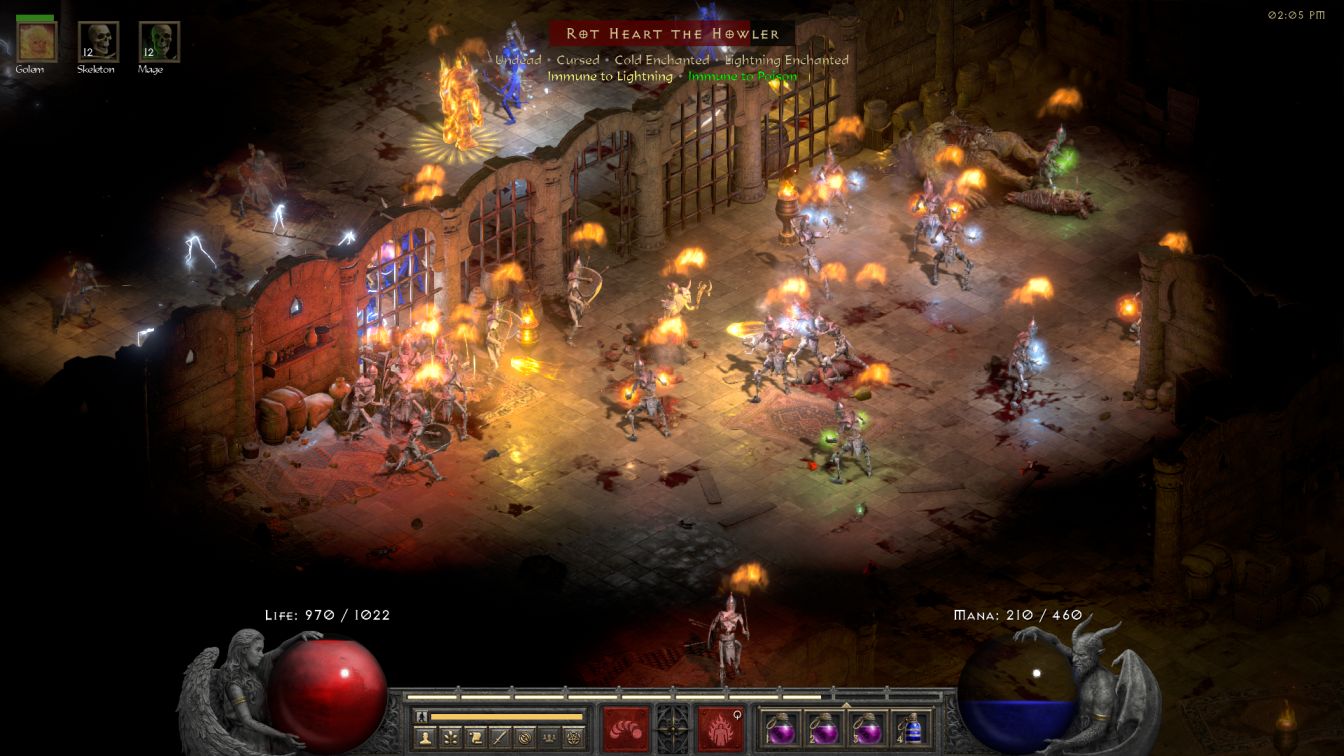The image size is (1344, 756).
Task: Click the crossed-circle mini-panel button
Action: (x=524, y=738)
